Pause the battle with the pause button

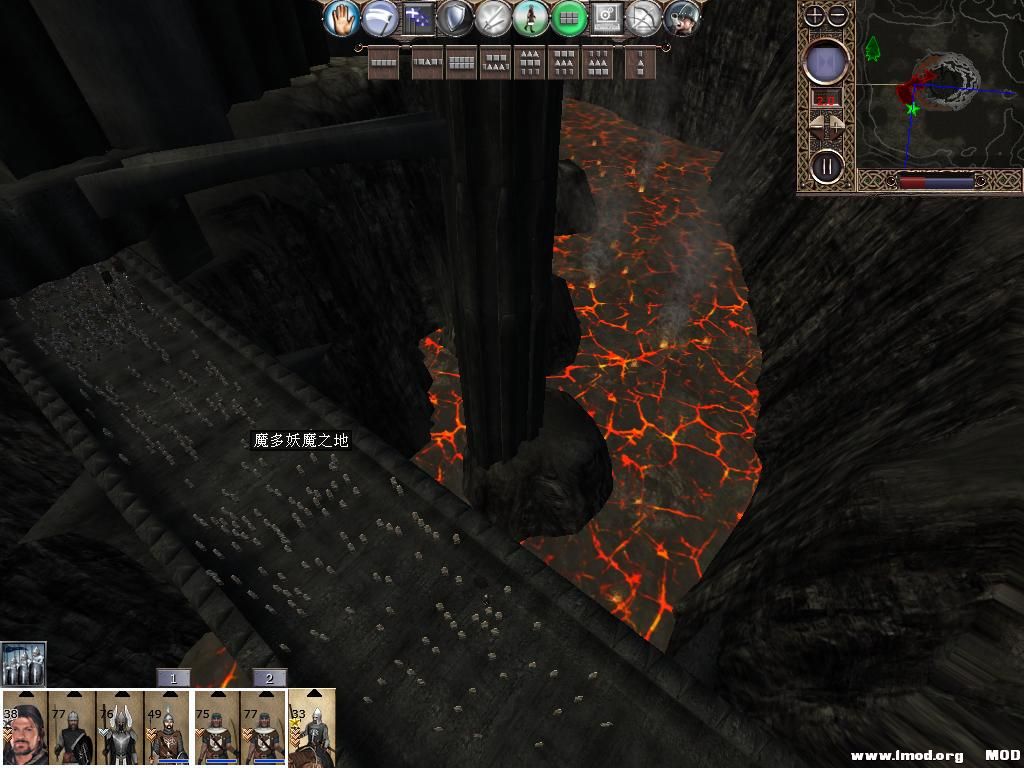827,165
